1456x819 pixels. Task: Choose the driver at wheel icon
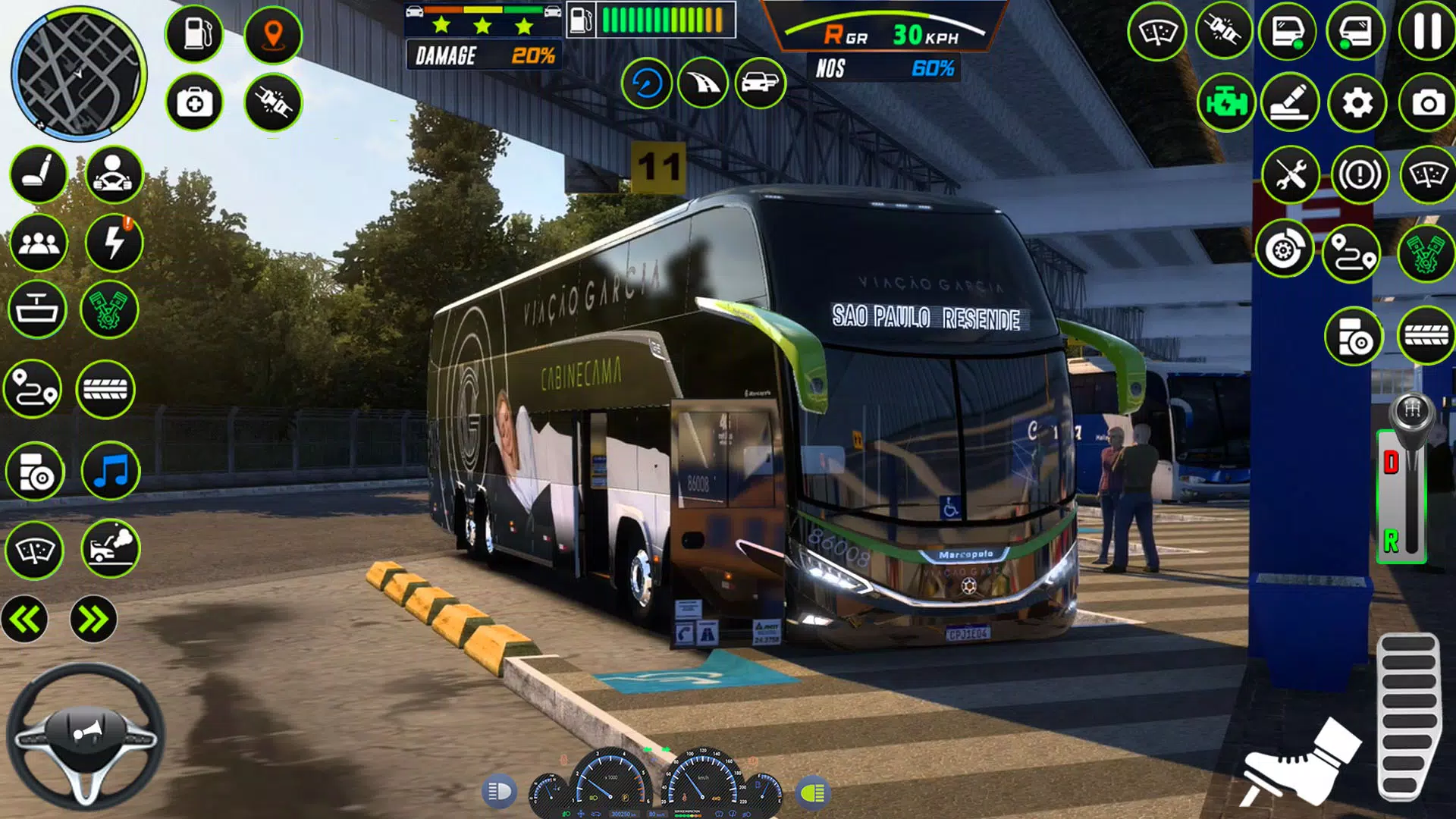point(114,174)
